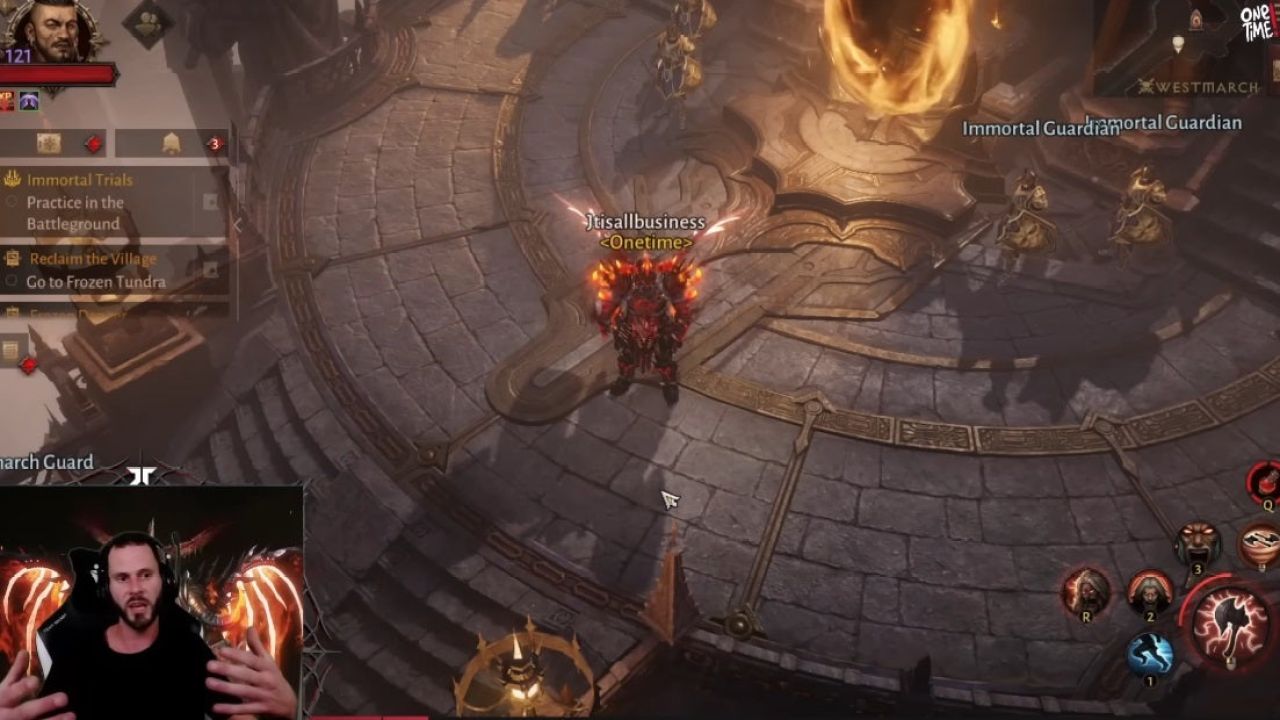Viewport: 1280px width, 720px height.
Task: Click the Immortal Trials quest title
Action: point(80,180)
